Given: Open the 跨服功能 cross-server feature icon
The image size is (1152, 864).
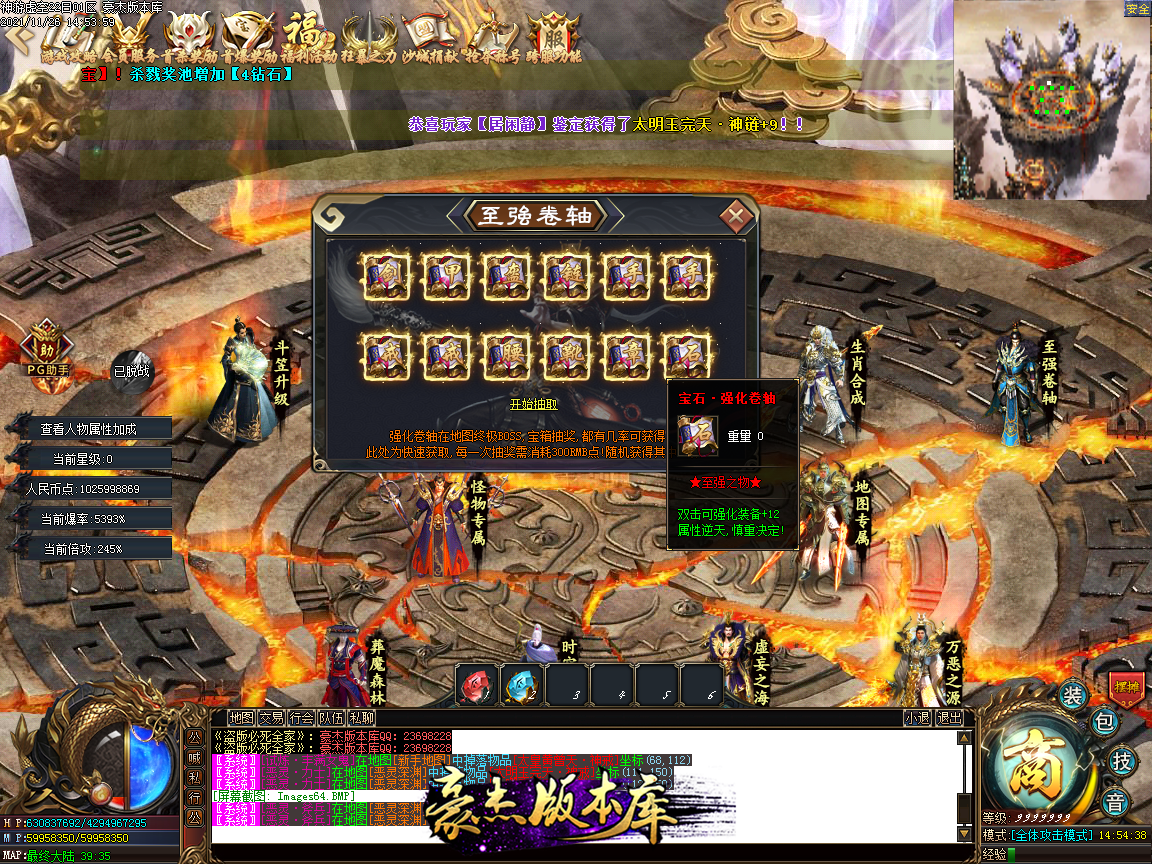Looking at the screenshot, I should [554, 38].
